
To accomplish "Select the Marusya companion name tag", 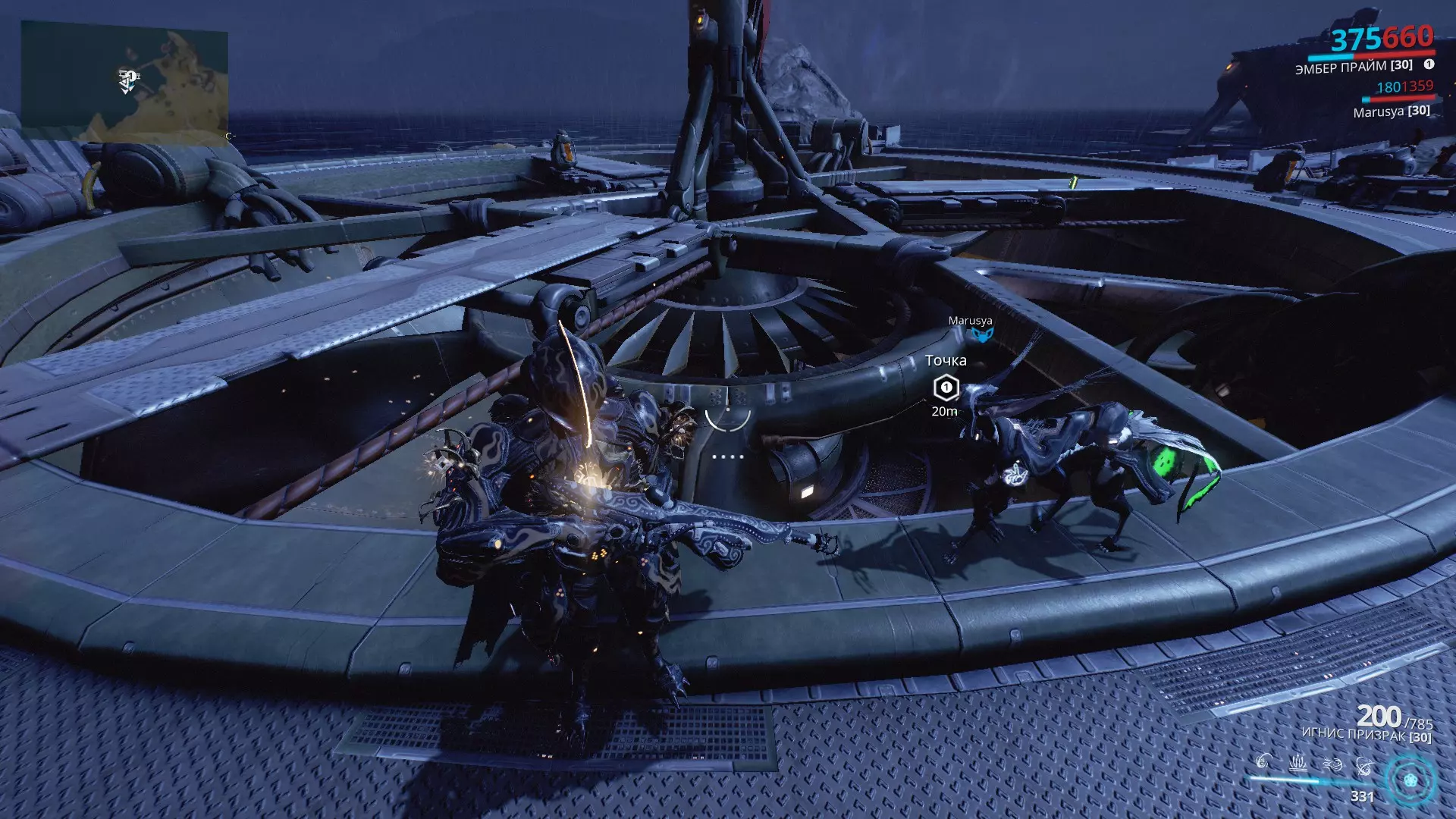I will 970,321.
